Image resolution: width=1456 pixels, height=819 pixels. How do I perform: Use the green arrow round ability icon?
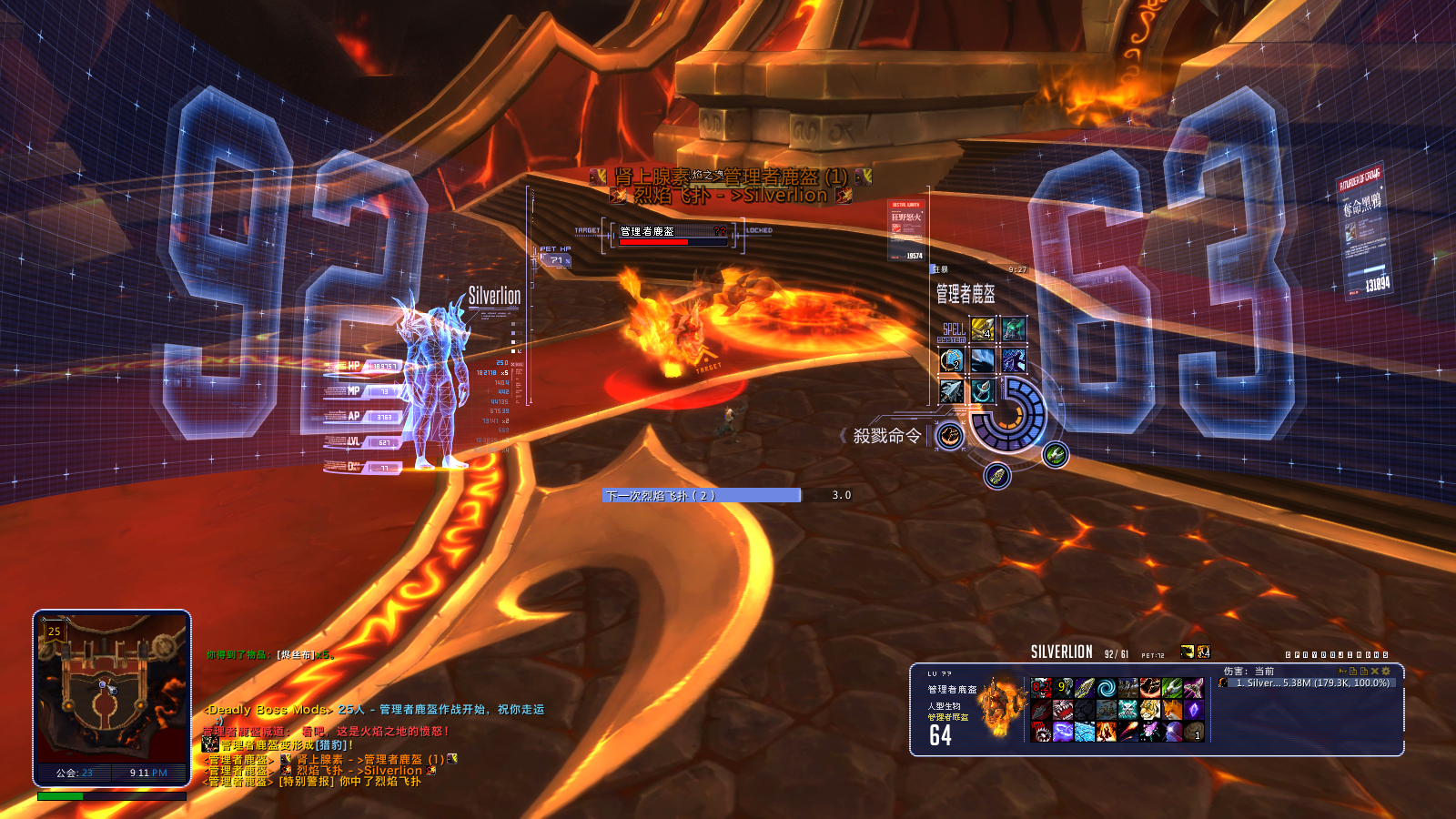point(1055,453)
